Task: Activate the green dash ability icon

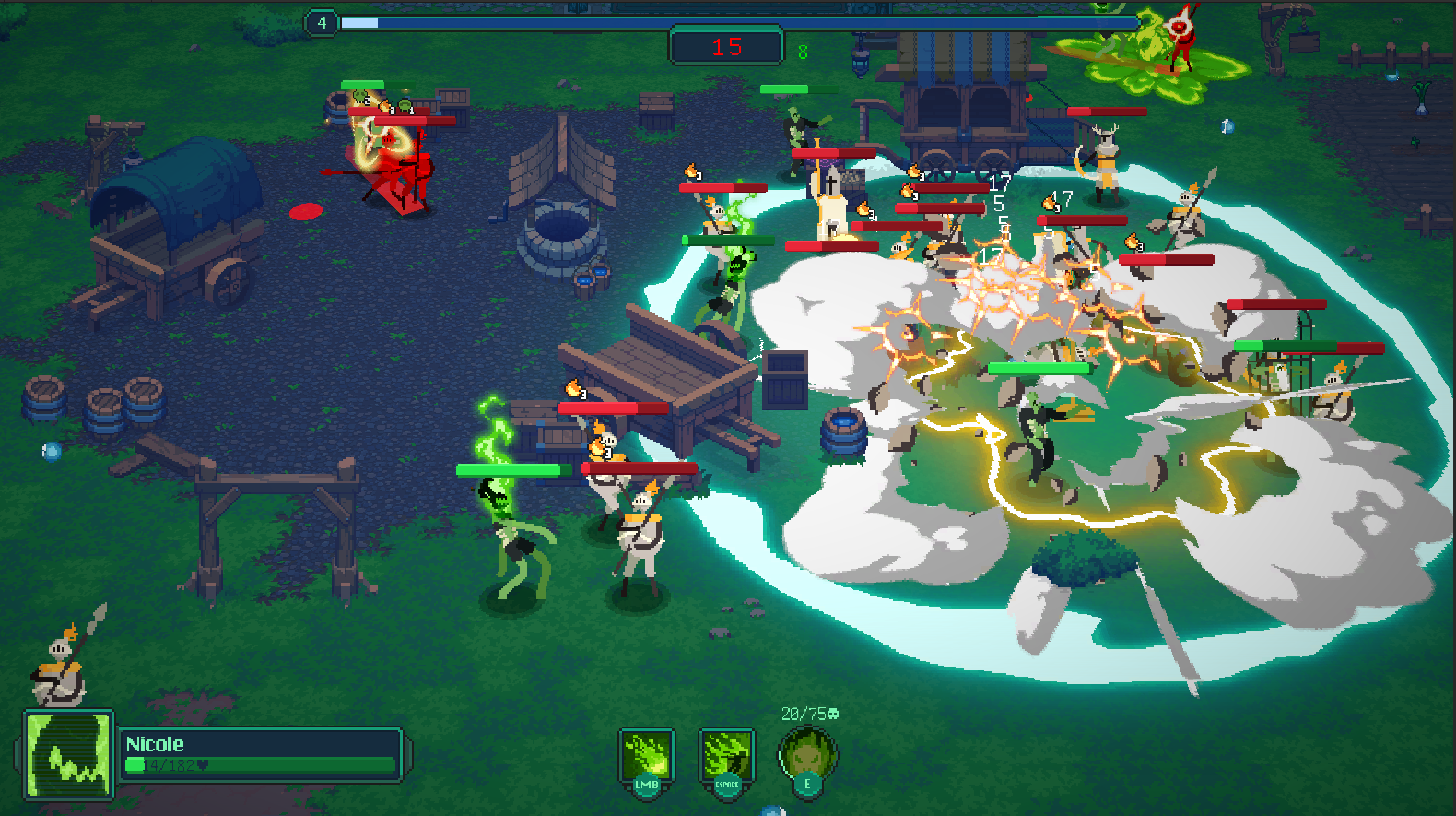Action: [727, 756]
